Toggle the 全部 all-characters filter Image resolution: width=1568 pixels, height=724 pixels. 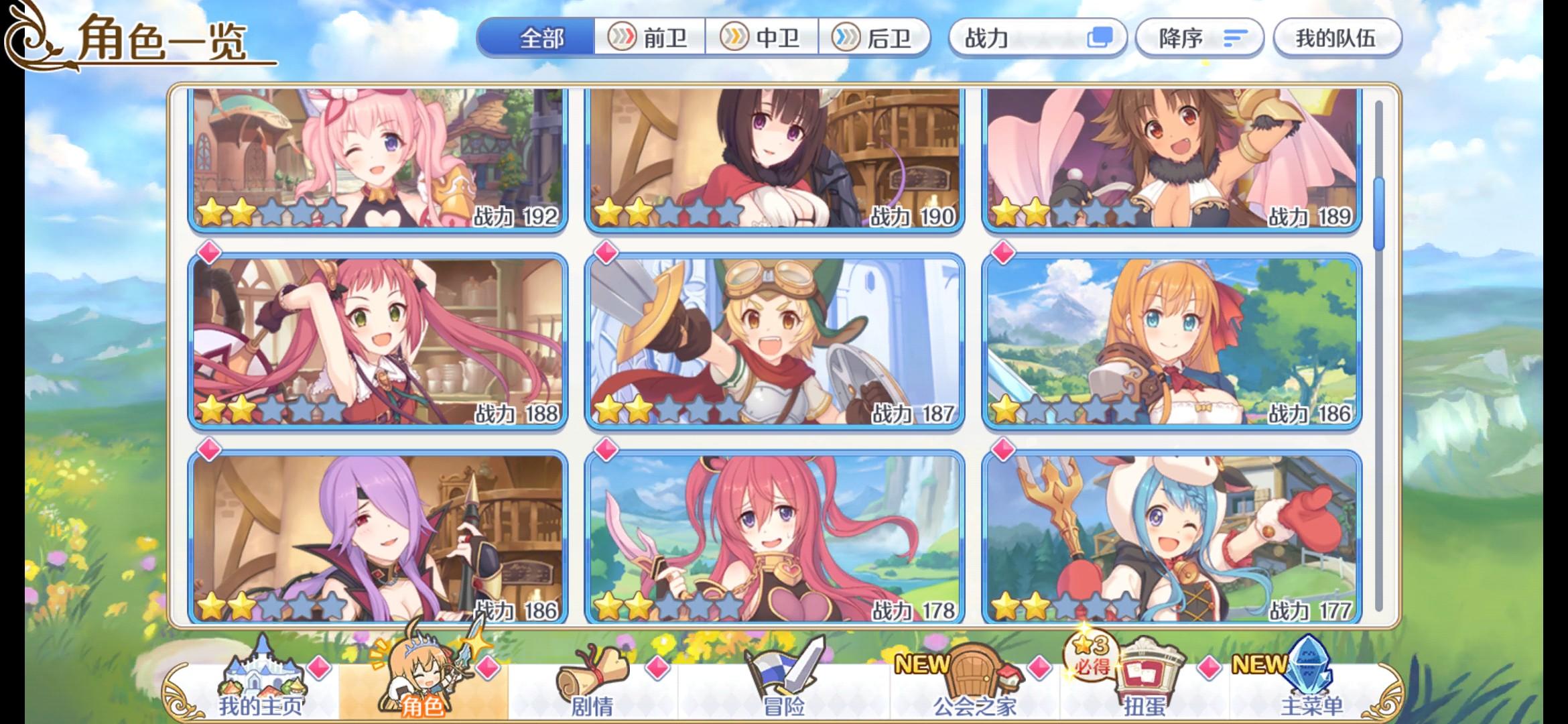click(540, 38)
